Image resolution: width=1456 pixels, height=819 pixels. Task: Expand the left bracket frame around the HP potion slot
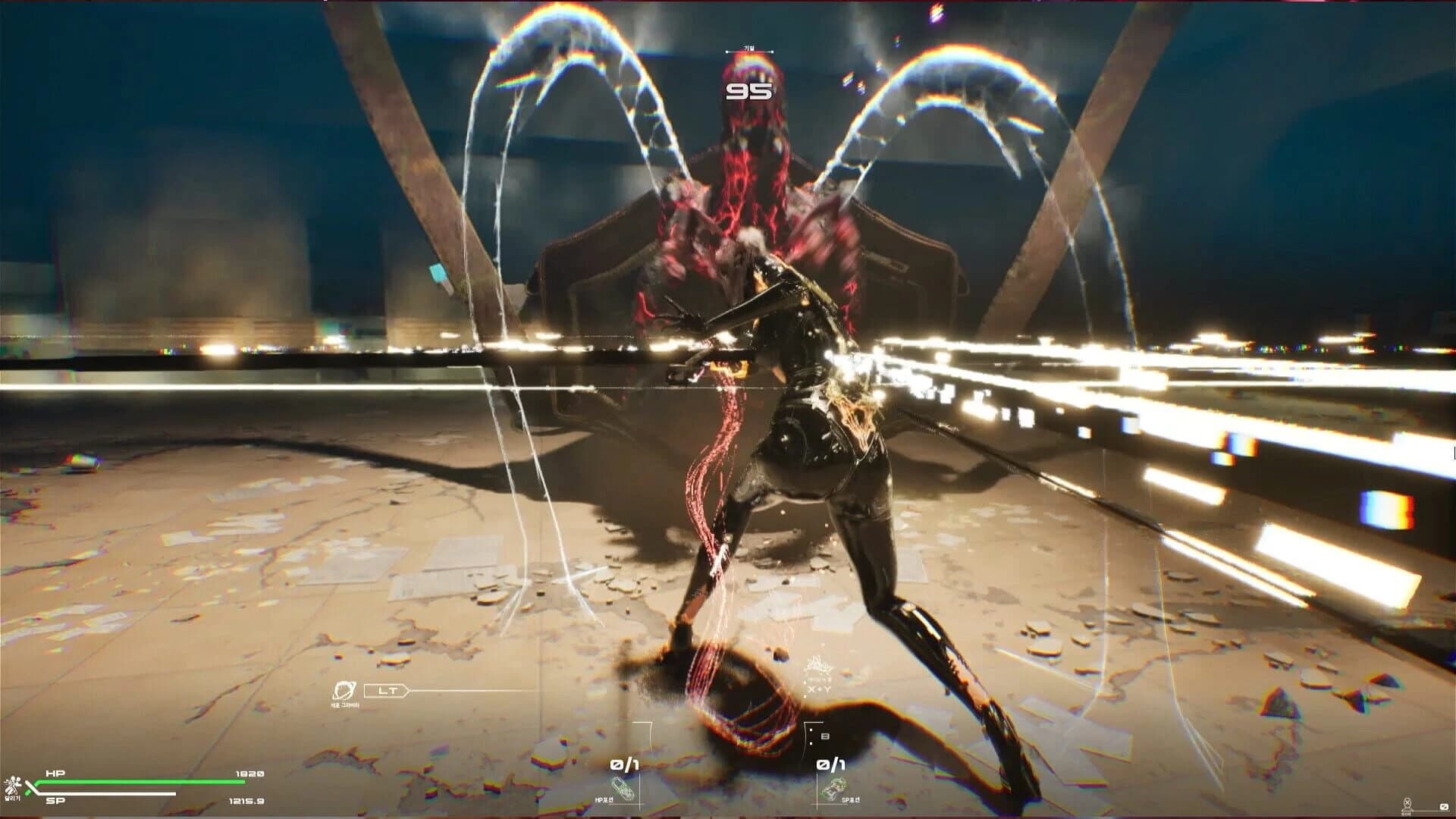point(645,736)
